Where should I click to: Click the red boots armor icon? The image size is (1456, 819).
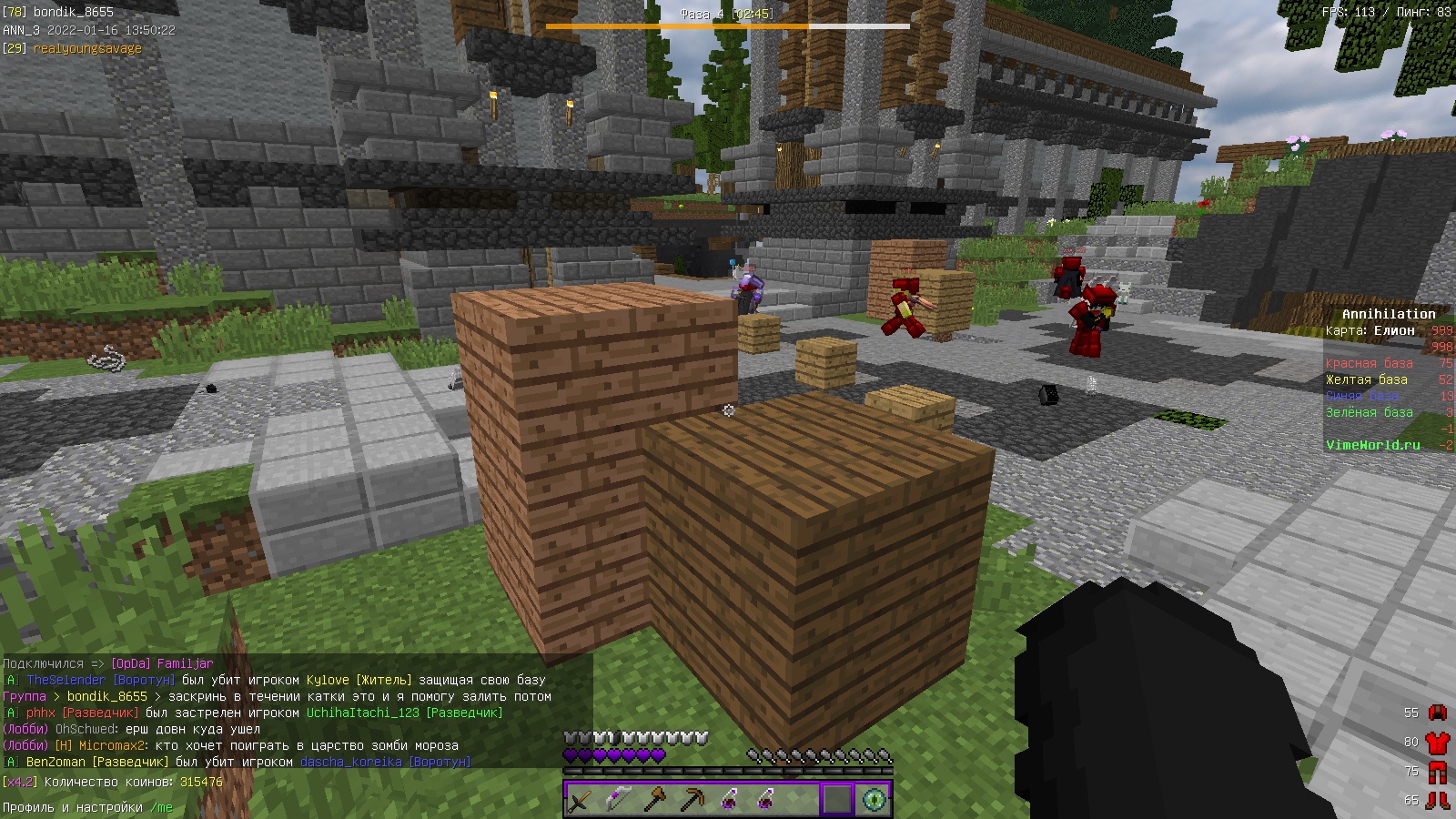click(1438, 801)
